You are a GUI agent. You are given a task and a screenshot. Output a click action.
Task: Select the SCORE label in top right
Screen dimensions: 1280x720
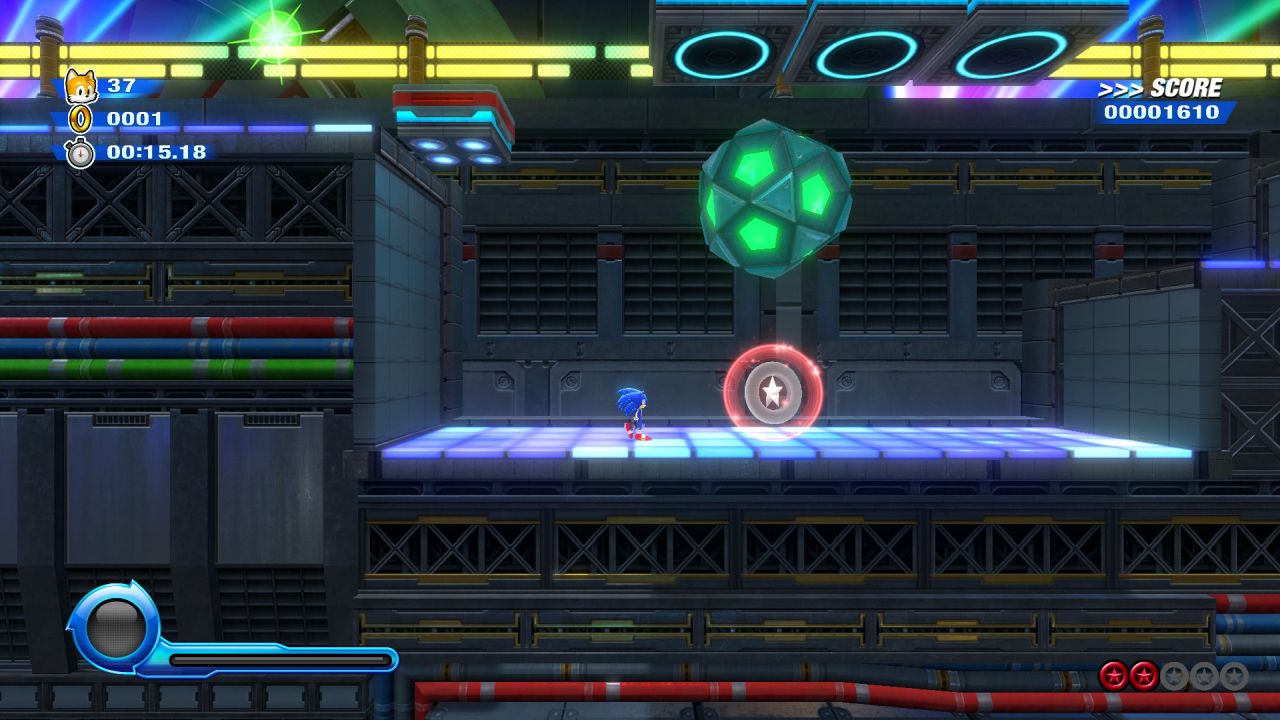pos(1186,87)
